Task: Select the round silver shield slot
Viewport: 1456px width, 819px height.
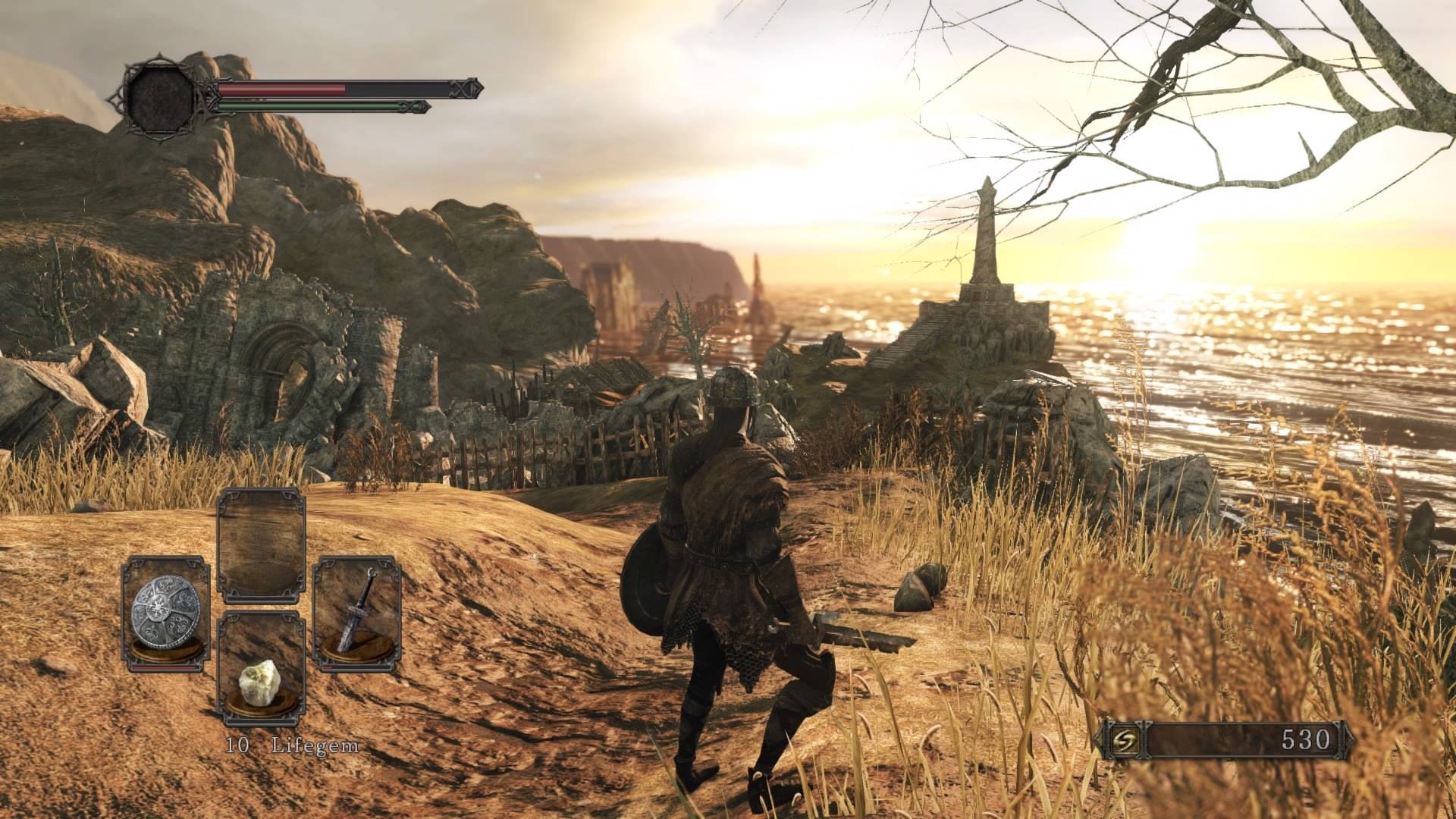Action: tap(165, 613)
